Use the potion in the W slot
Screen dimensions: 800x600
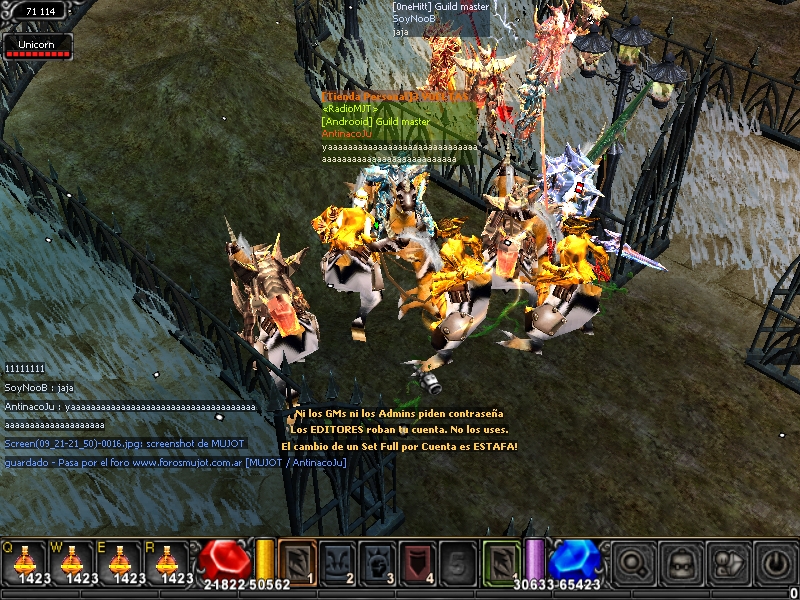pos(73,561)
